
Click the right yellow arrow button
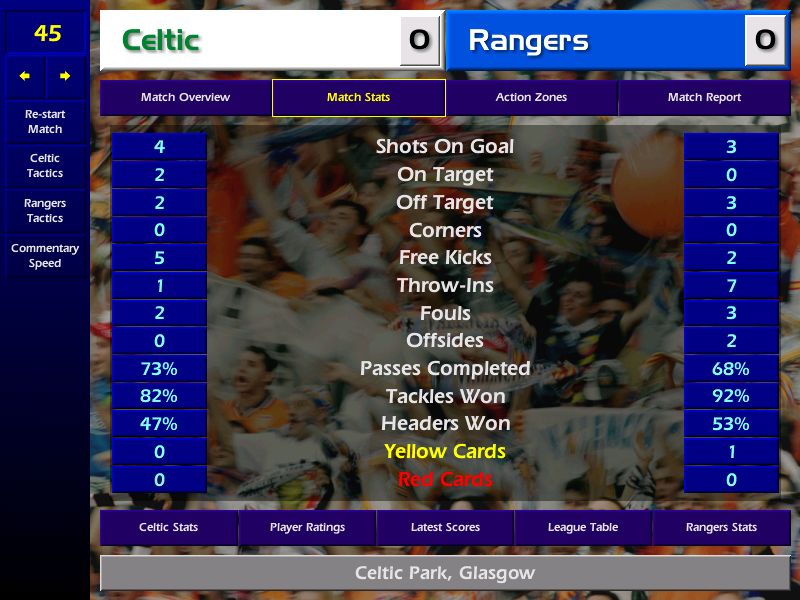65,76
